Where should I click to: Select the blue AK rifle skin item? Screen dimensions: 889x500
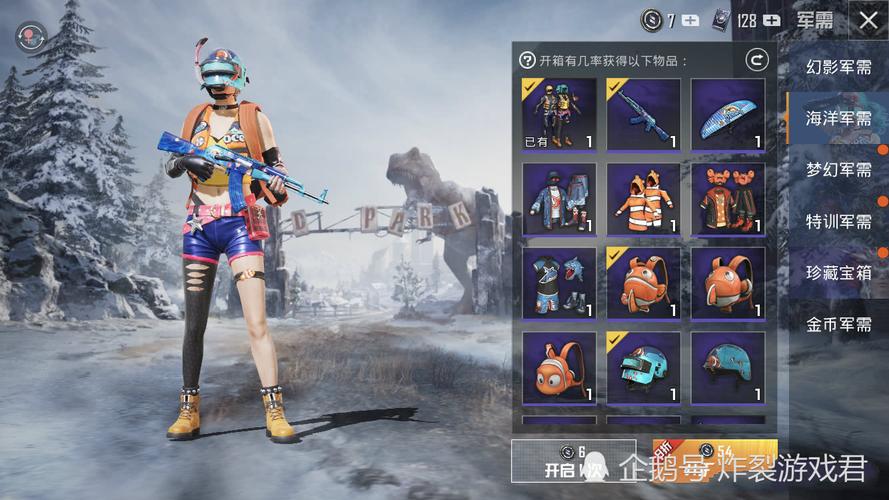(643, 114)
